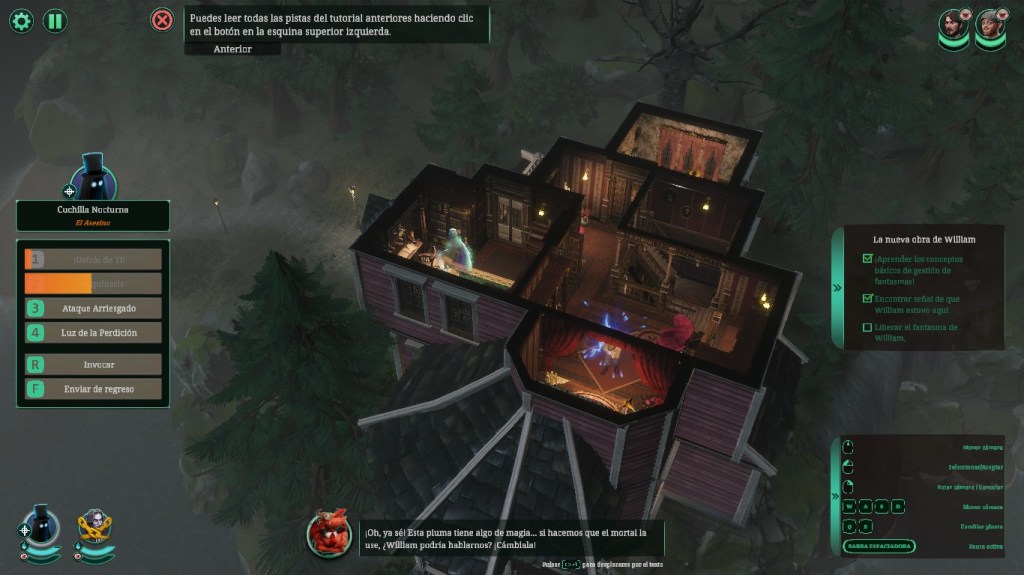Select the top-hat ghost portrait in the bottom roster
This screenshot has height=575, width=1024.
tap(42, 525)
